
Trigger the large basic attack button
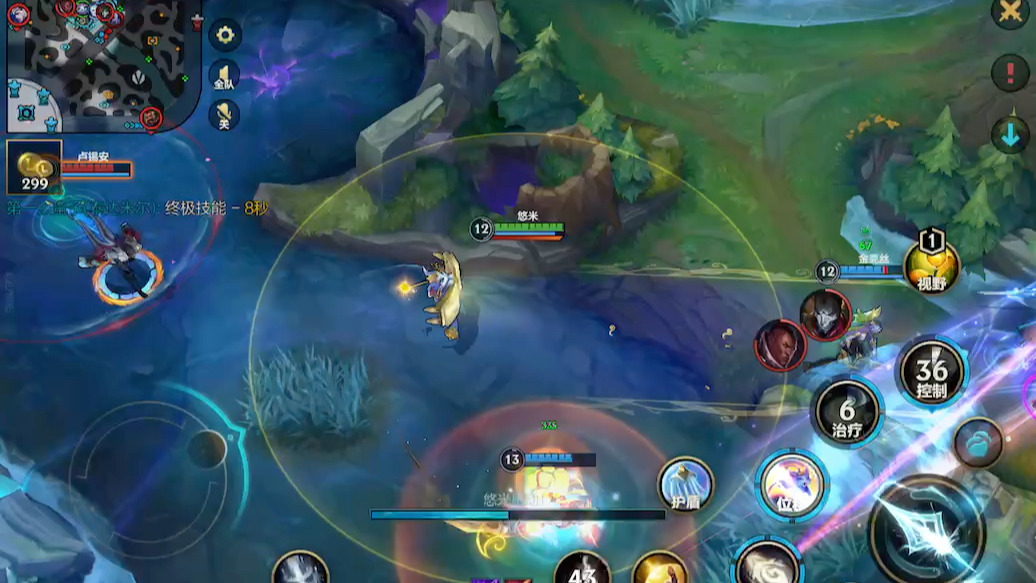point(927,530)
